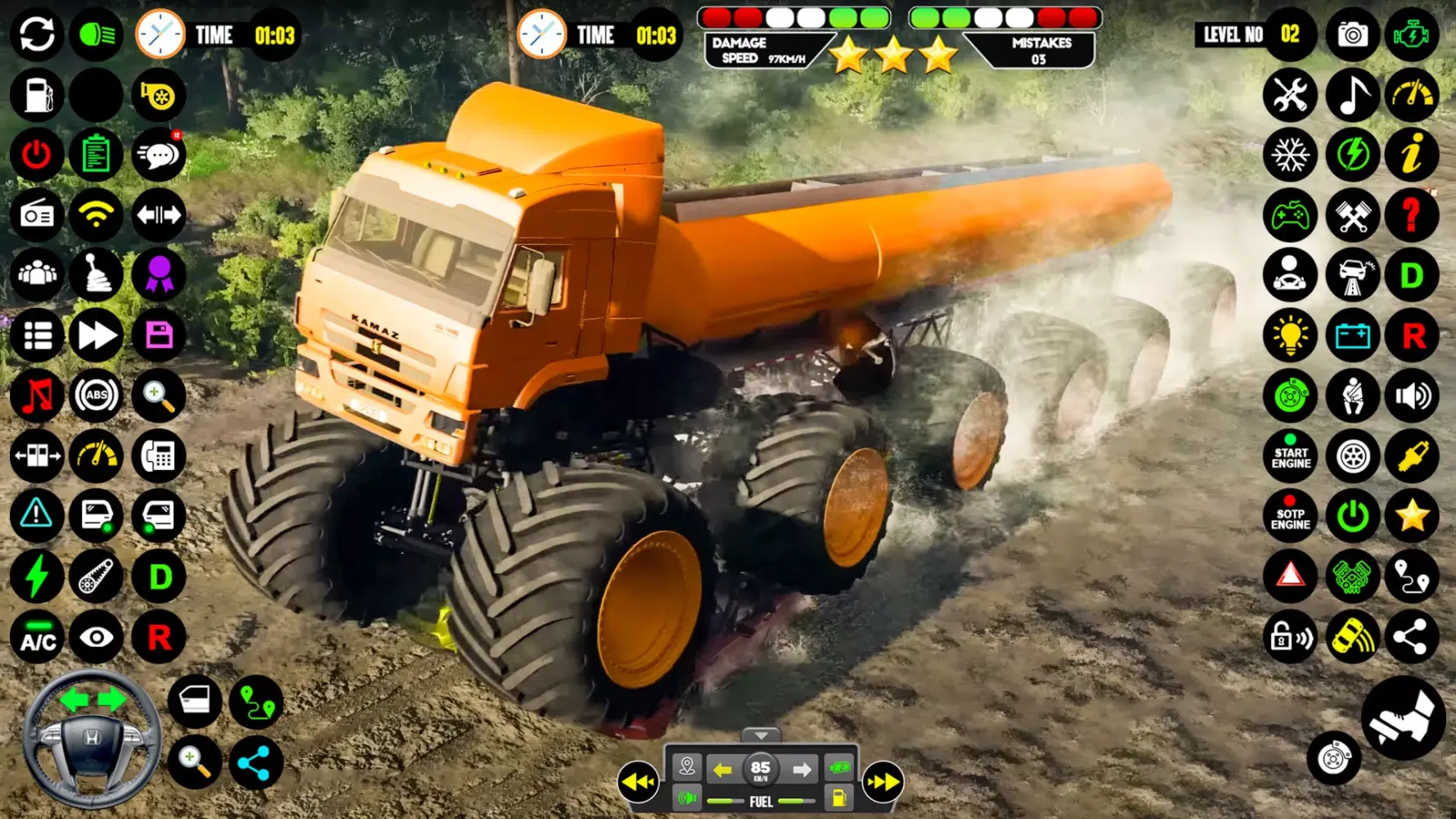Take a screenshot with the camera icon
The width and height of the screenshot is (1456, 819).
tap(1351, 34)
